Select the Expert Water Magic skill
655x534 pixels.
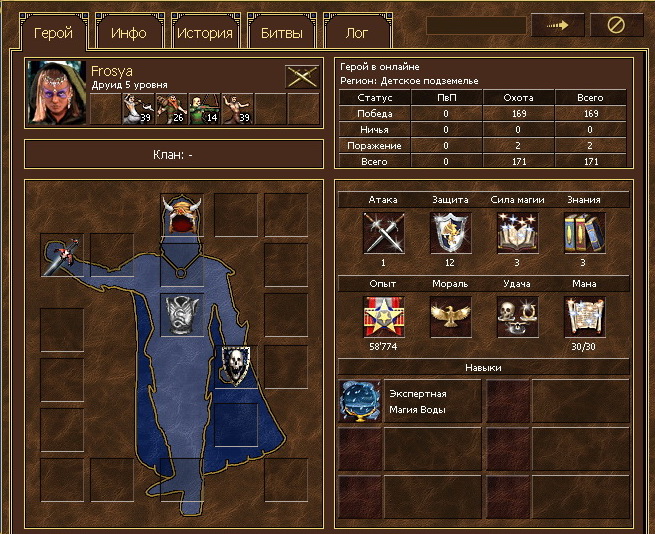click(360, 400)
